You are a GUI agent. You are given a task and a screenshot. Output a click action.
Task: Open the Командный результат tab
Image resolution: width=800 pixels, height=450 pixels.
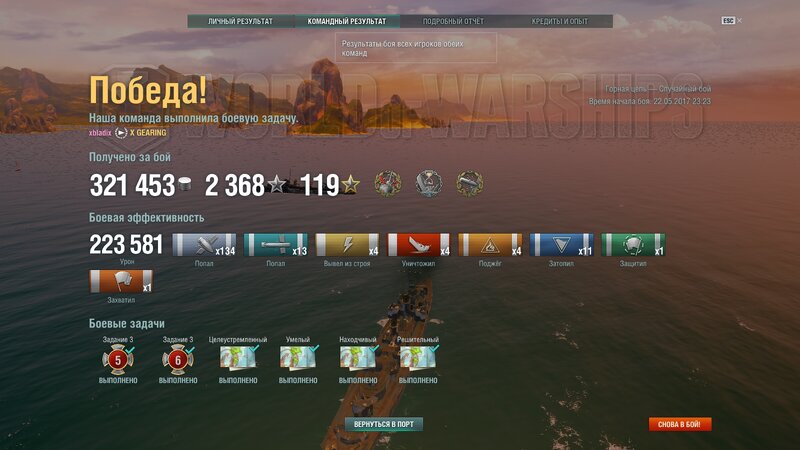click(347, 21)
